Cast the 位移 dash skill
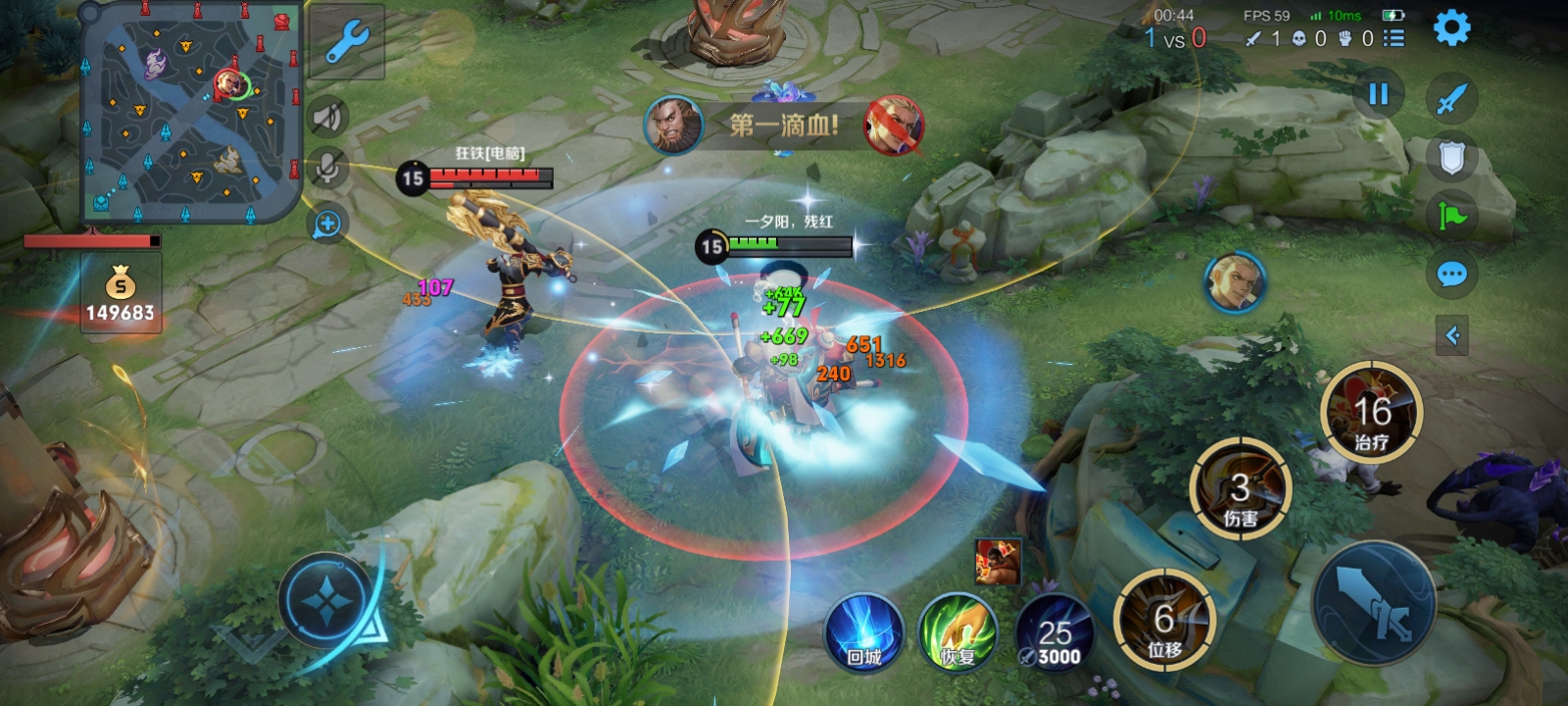Image resolution: width=1568 pixels, height=706 pixels. coord(1164,621)
